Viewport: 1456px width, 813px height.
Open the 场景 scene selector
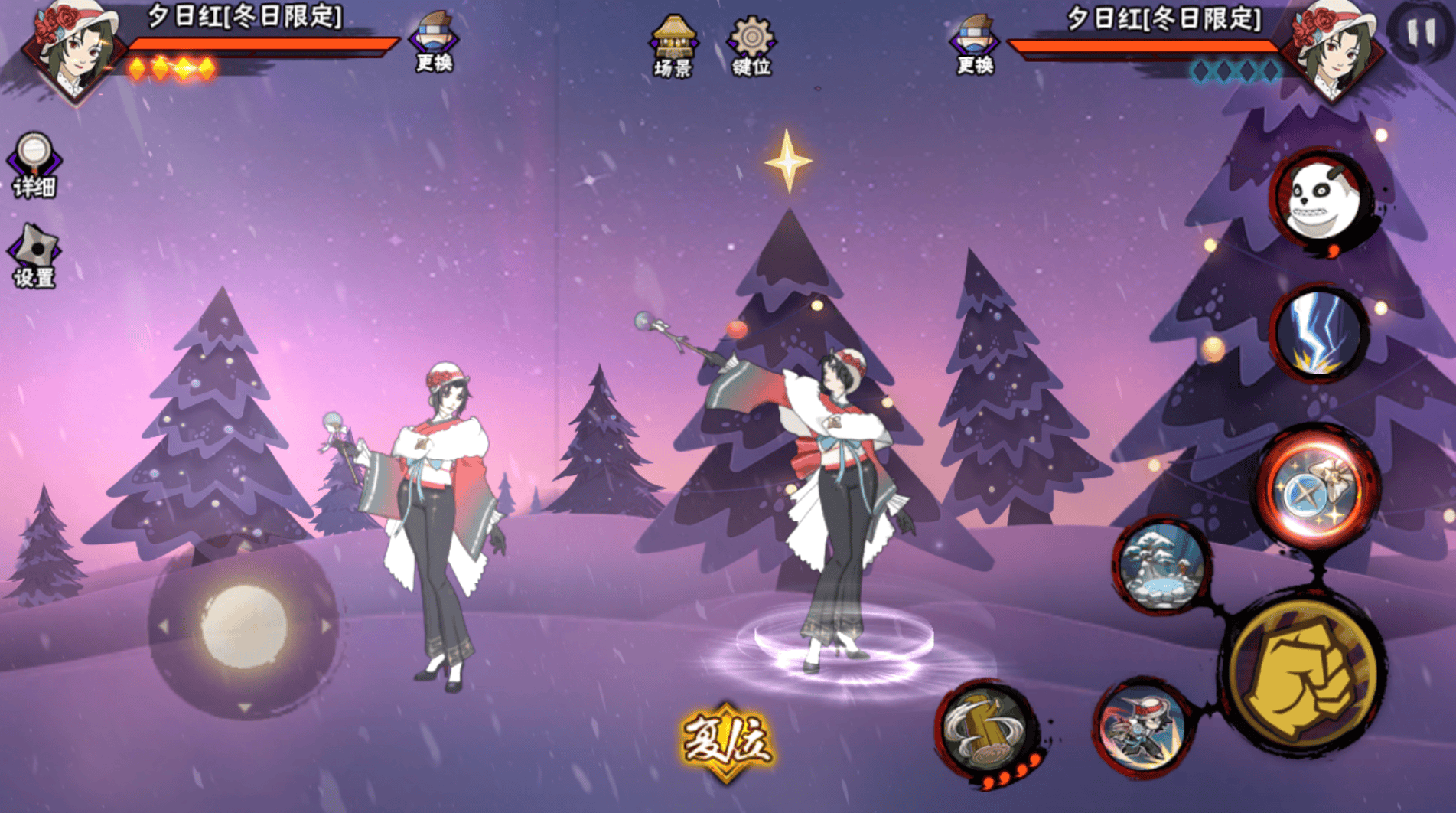pos(673,46)
